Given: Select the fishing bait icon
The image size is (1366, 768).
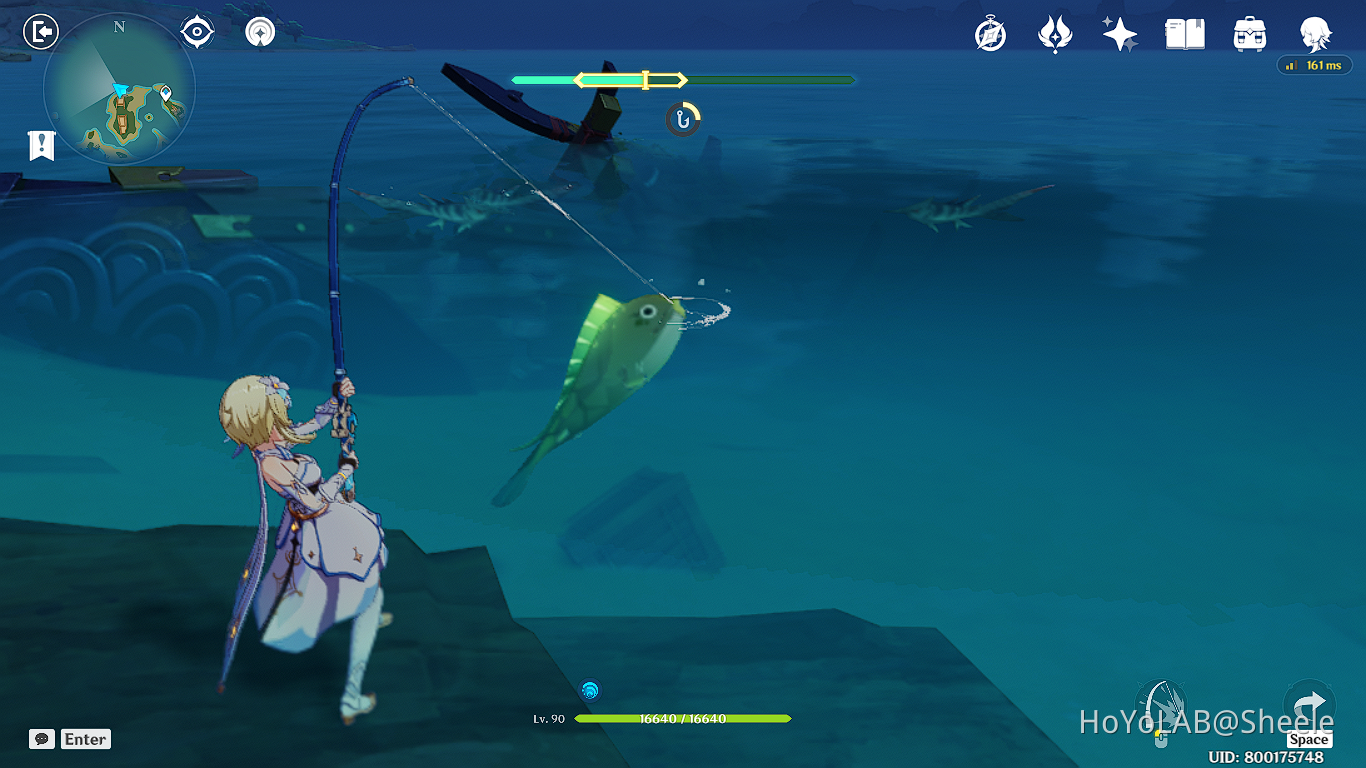Looking at the screenshot, I should (x=589, y=689).
